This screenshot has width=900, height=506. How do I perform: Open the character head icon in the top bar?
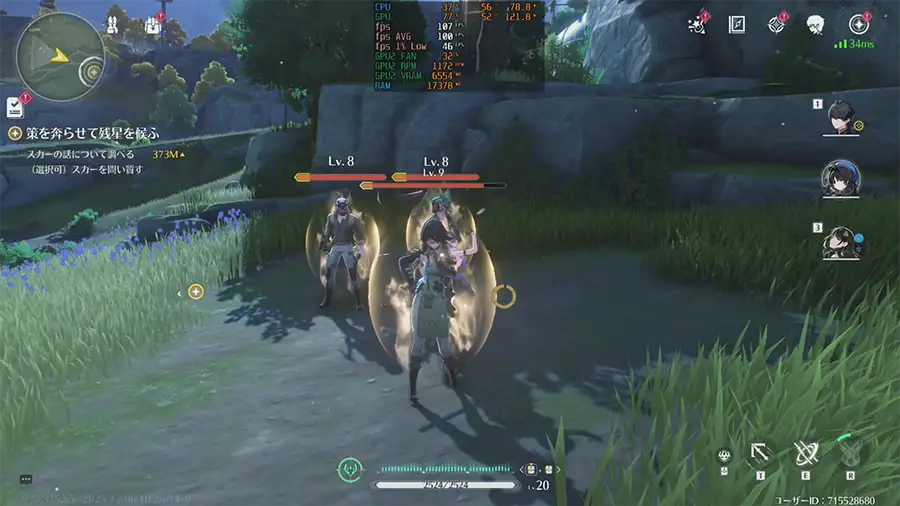pyautogui.click(x=816, y=24)
